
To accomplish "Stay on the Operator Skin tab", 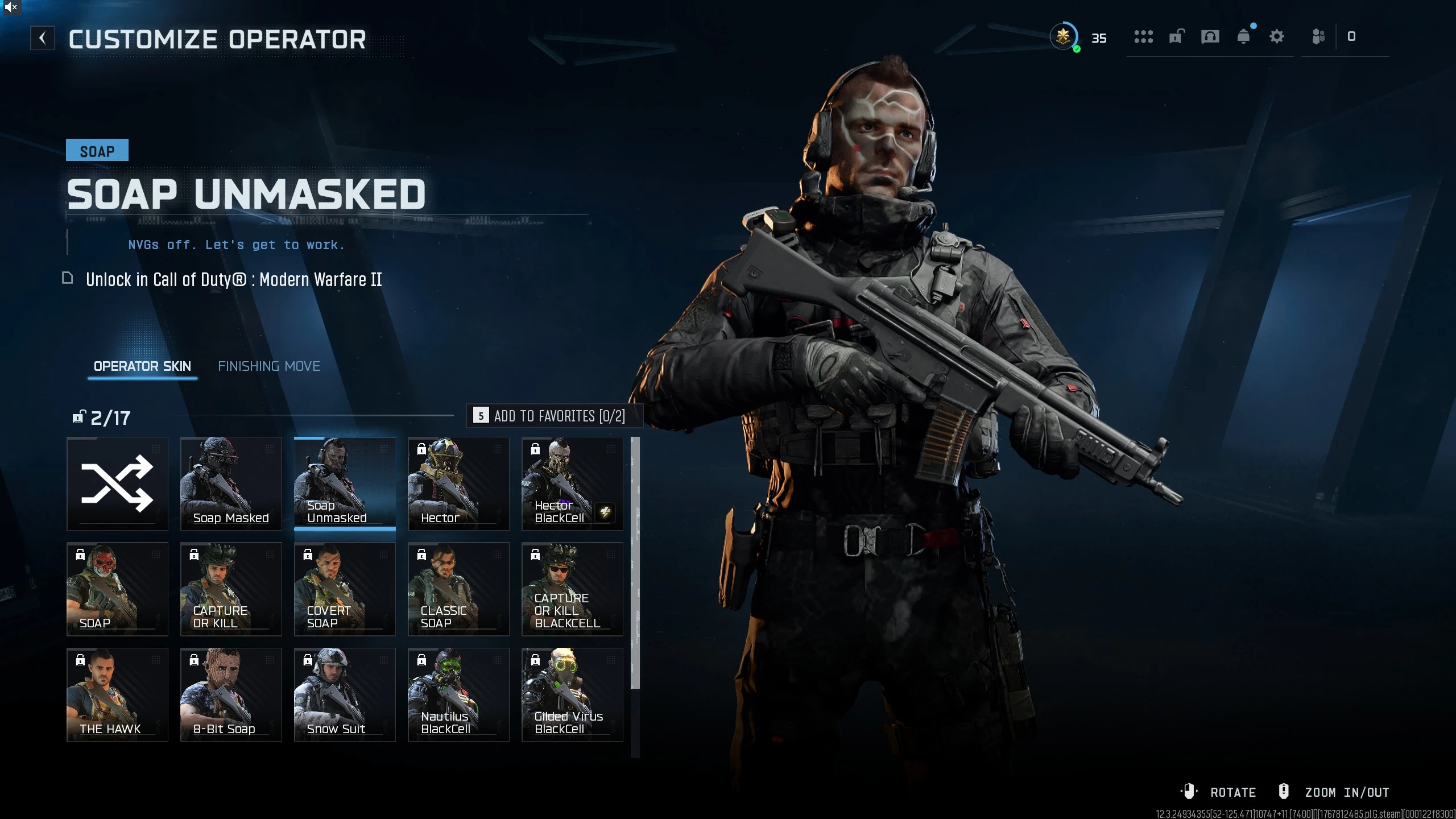I will [142, 366].
